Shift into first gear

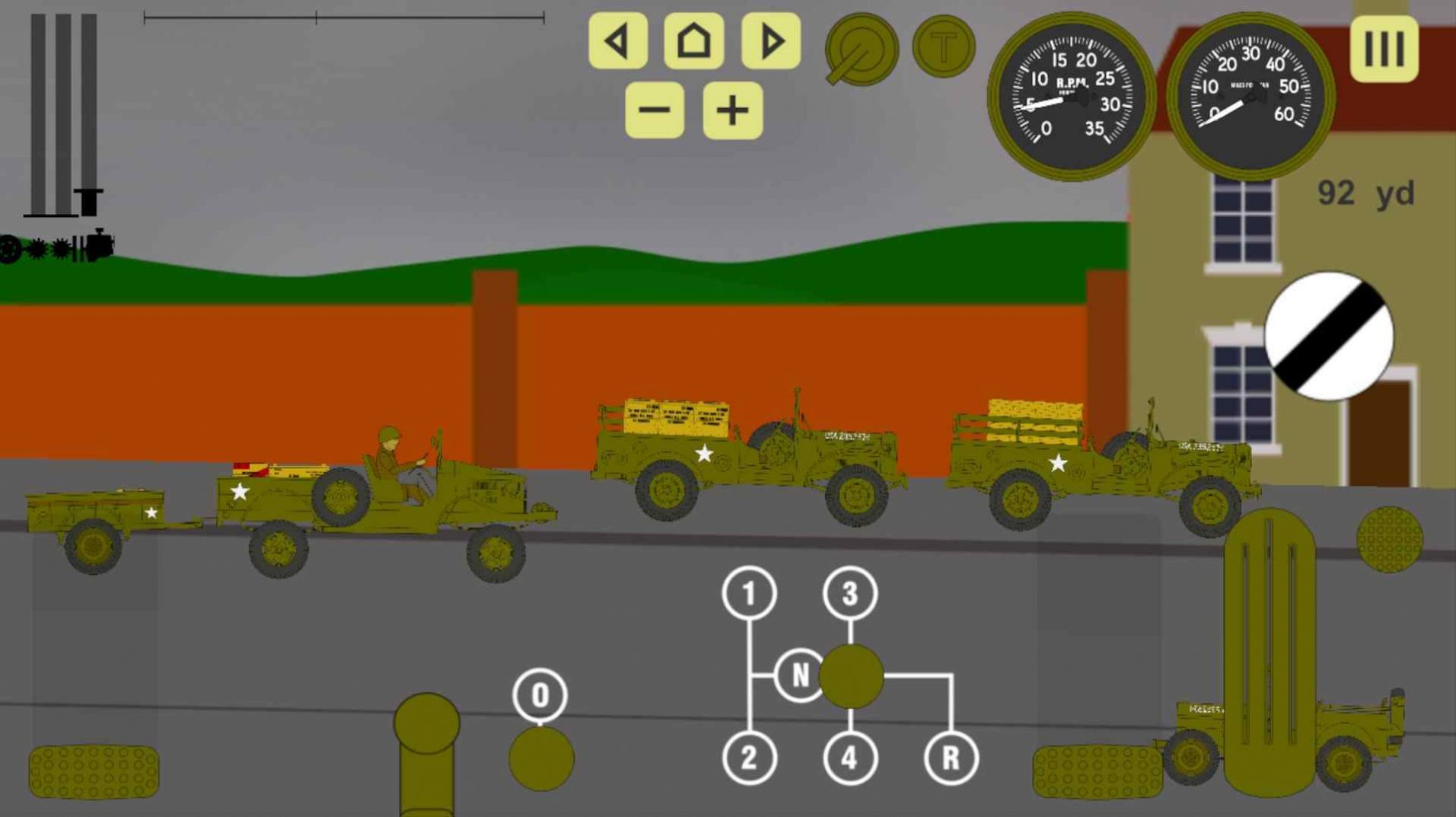749,593
